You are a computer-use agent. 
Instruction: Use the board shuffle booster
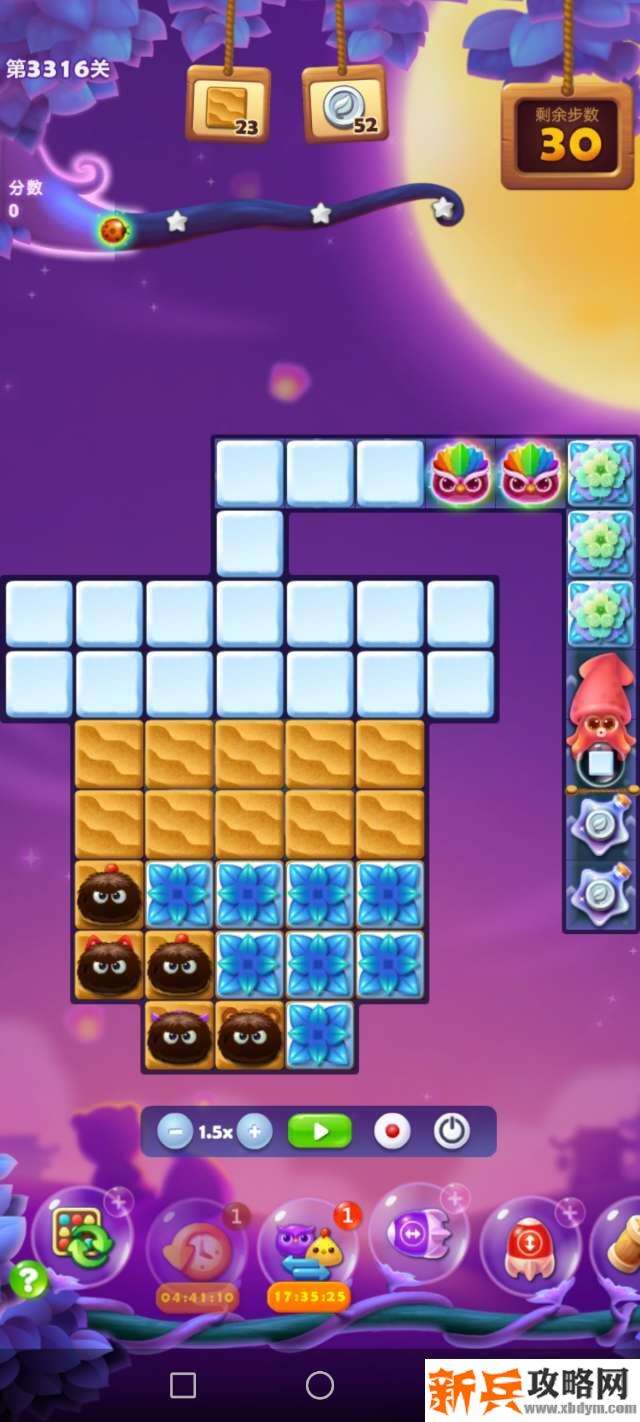tap(85, 1235)
